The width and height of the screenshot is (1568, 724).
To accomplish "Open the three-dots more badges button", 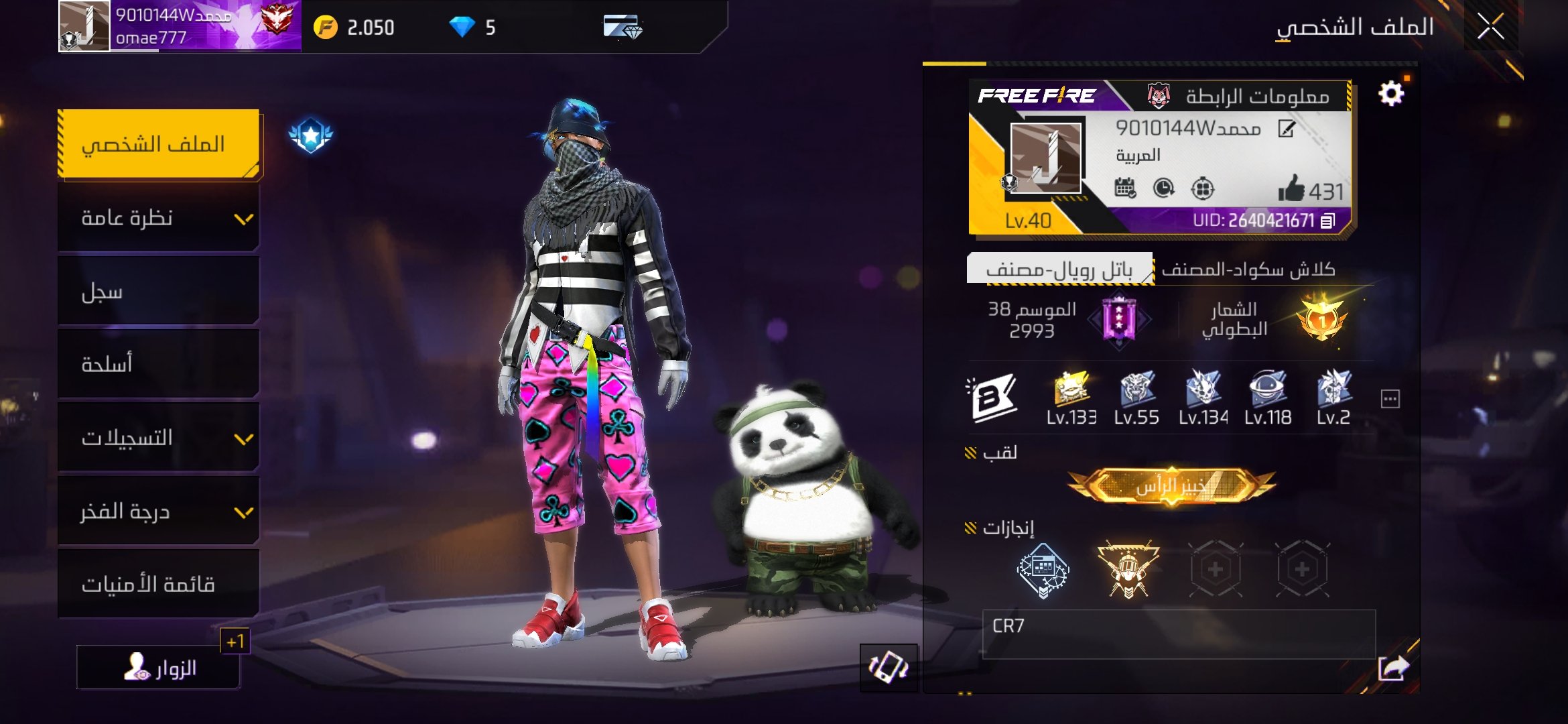I will 1390,400.
